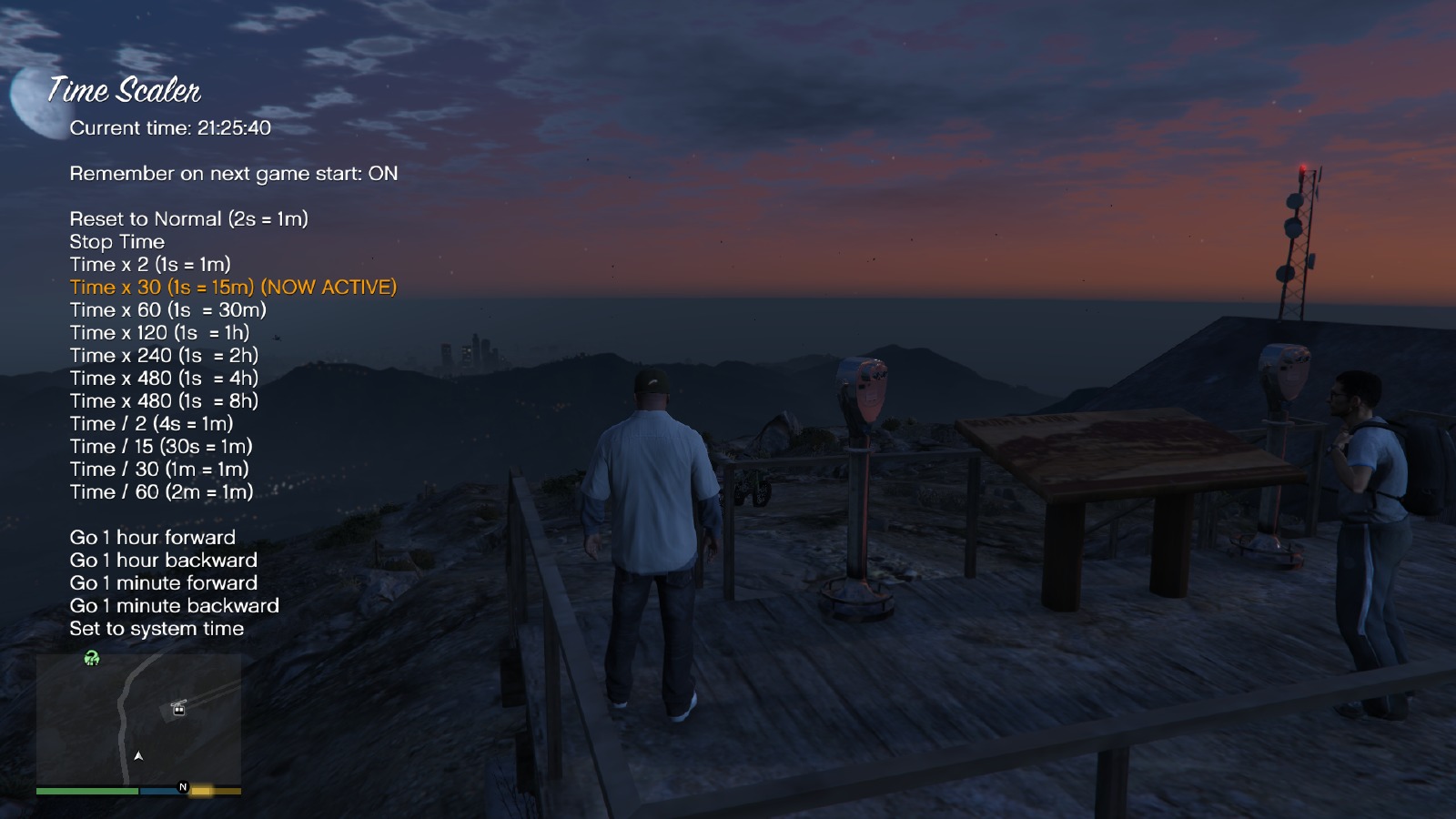Choose the Stop Time entry

116,242
